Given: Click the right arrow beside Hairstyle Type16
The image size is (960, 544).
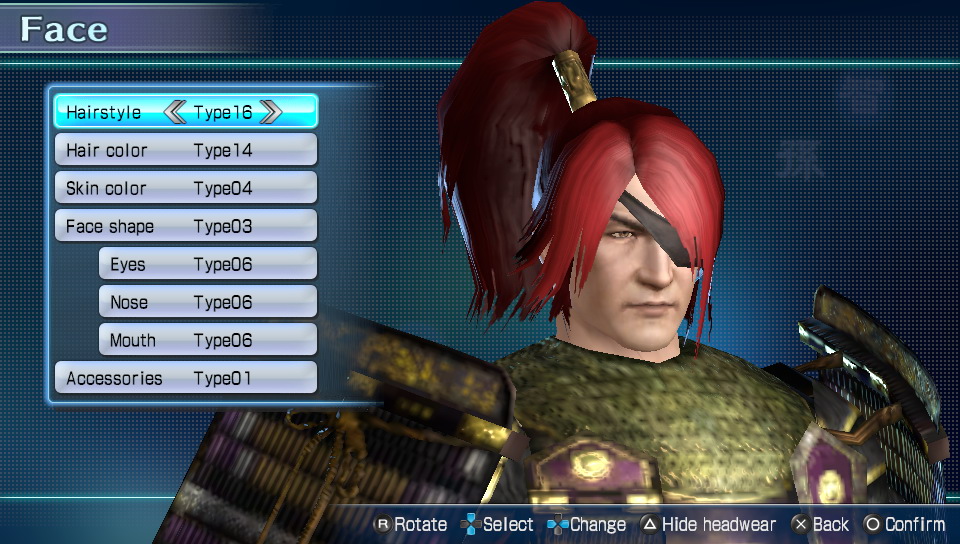Looking at the screenshot, I should (x=270, y=112).
